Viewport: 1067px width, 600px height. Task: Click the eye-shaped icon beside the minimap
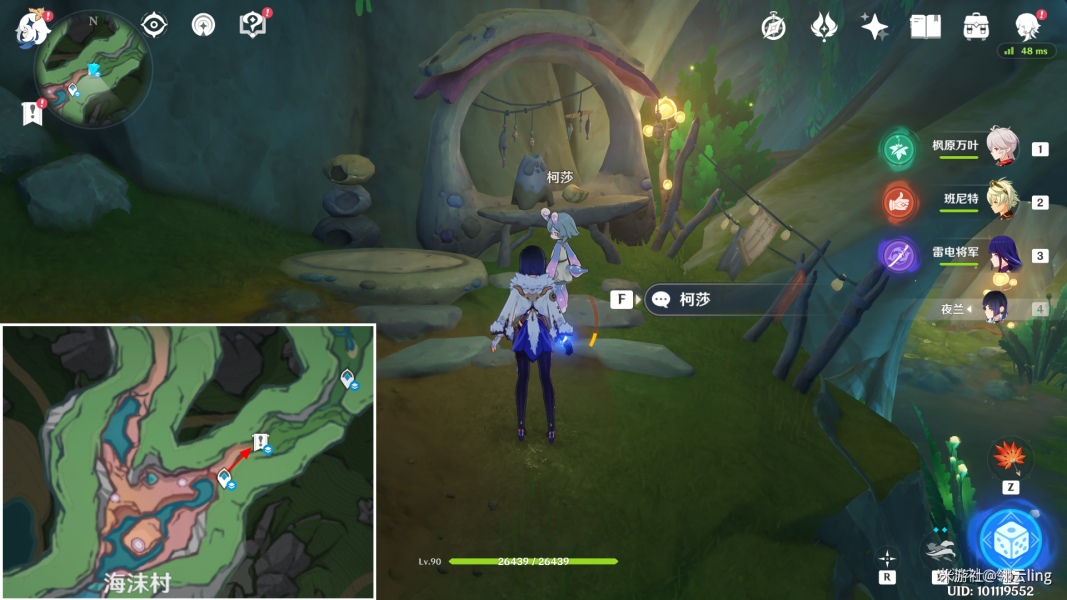pyautogui.click(x=154, y=25)
